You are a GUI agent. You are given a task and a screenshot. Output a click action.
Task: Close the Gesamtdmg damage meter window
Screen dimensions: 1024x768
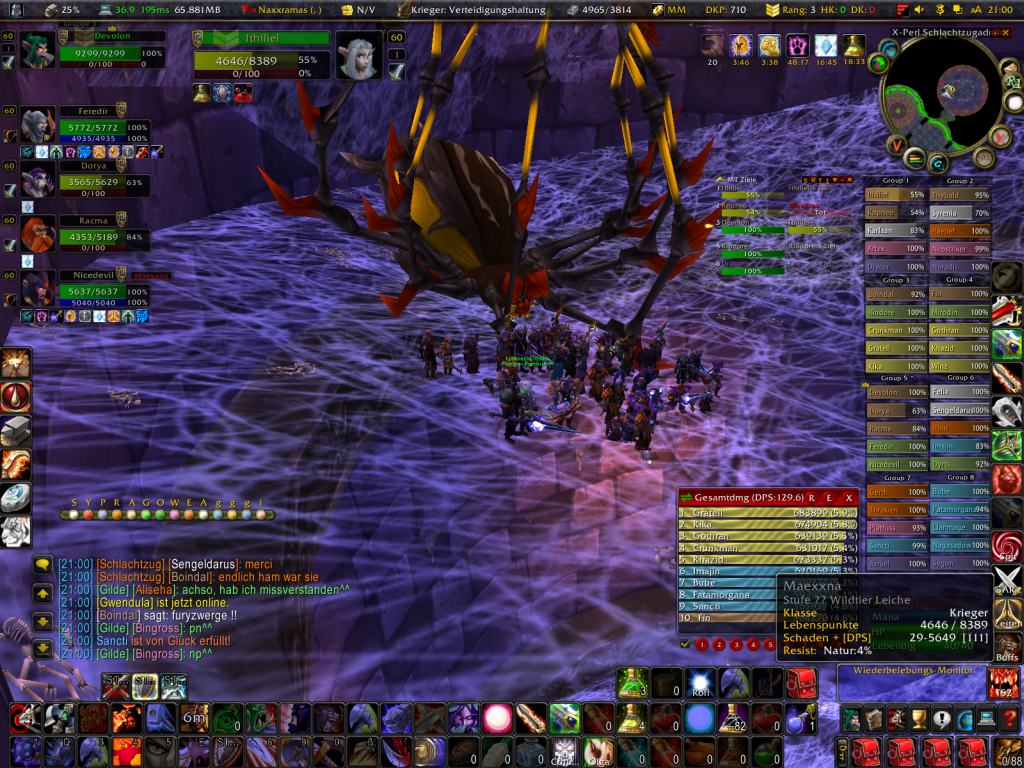tap(849, 497)
